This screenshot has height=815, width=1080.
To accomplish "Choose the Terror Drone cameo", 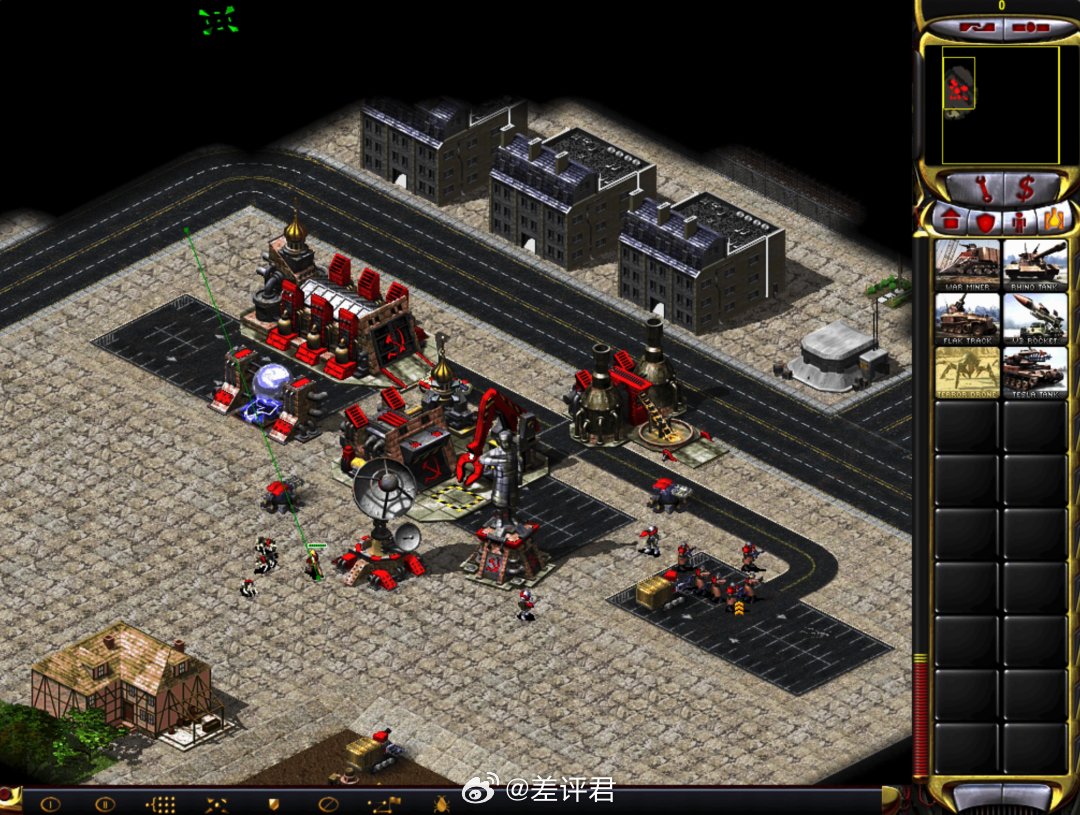I will click(x=967, y=372).
